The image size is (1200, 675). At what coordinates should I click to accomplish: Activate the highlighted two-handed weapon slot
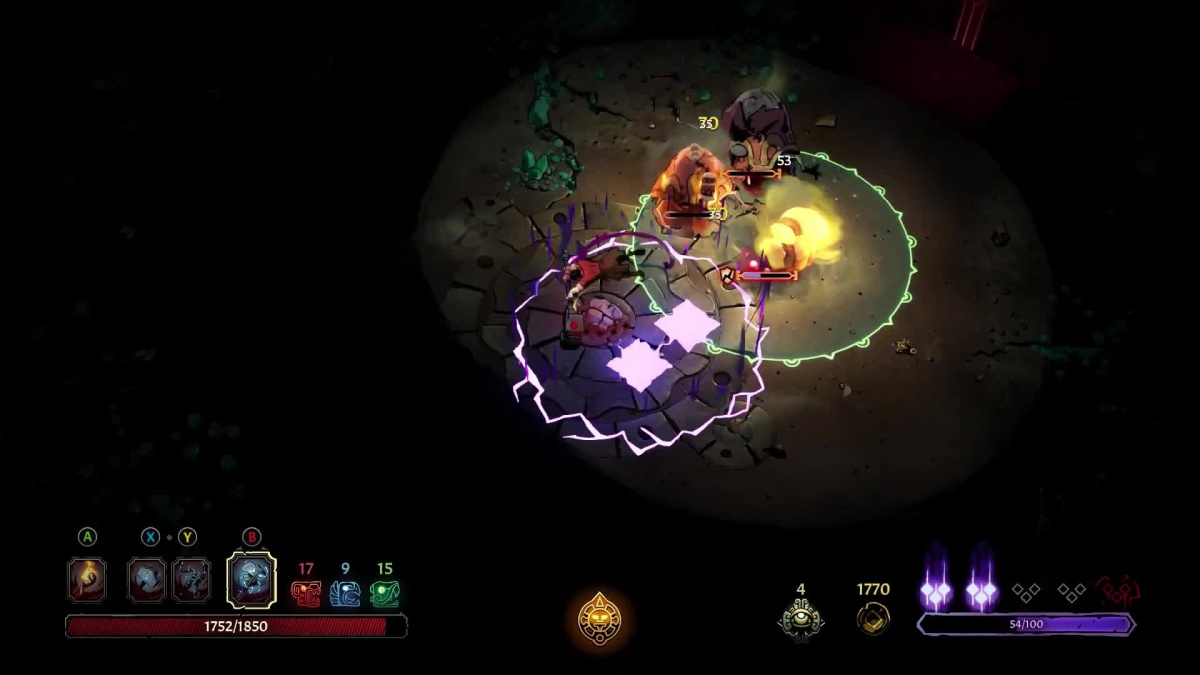coord(251,579)
